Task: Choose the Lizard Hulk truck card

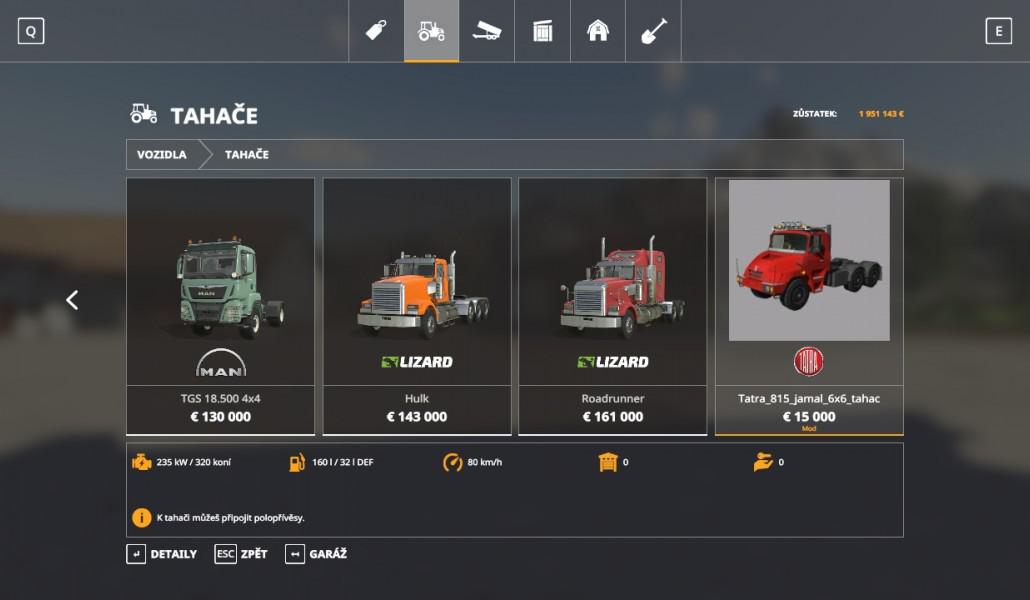Action: [417, 305]
